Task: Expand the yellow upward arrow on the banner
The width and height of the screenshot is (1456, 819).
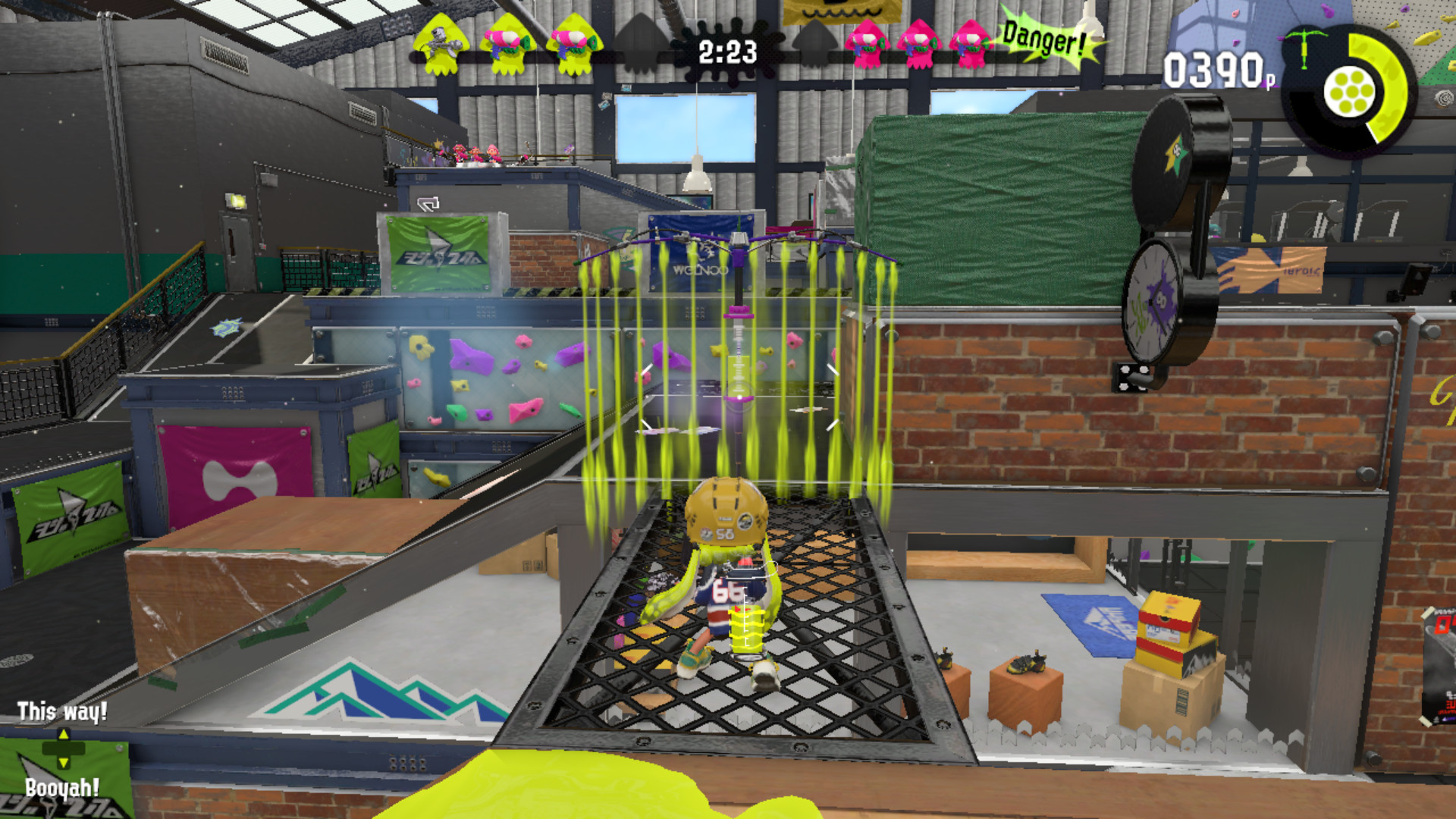Action: pyautogui.click(x=64, y=734)
